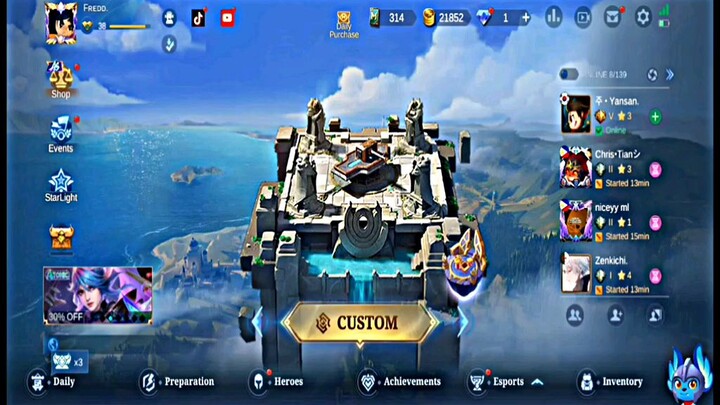Switch to the Heroes tab

pos(276,381)
